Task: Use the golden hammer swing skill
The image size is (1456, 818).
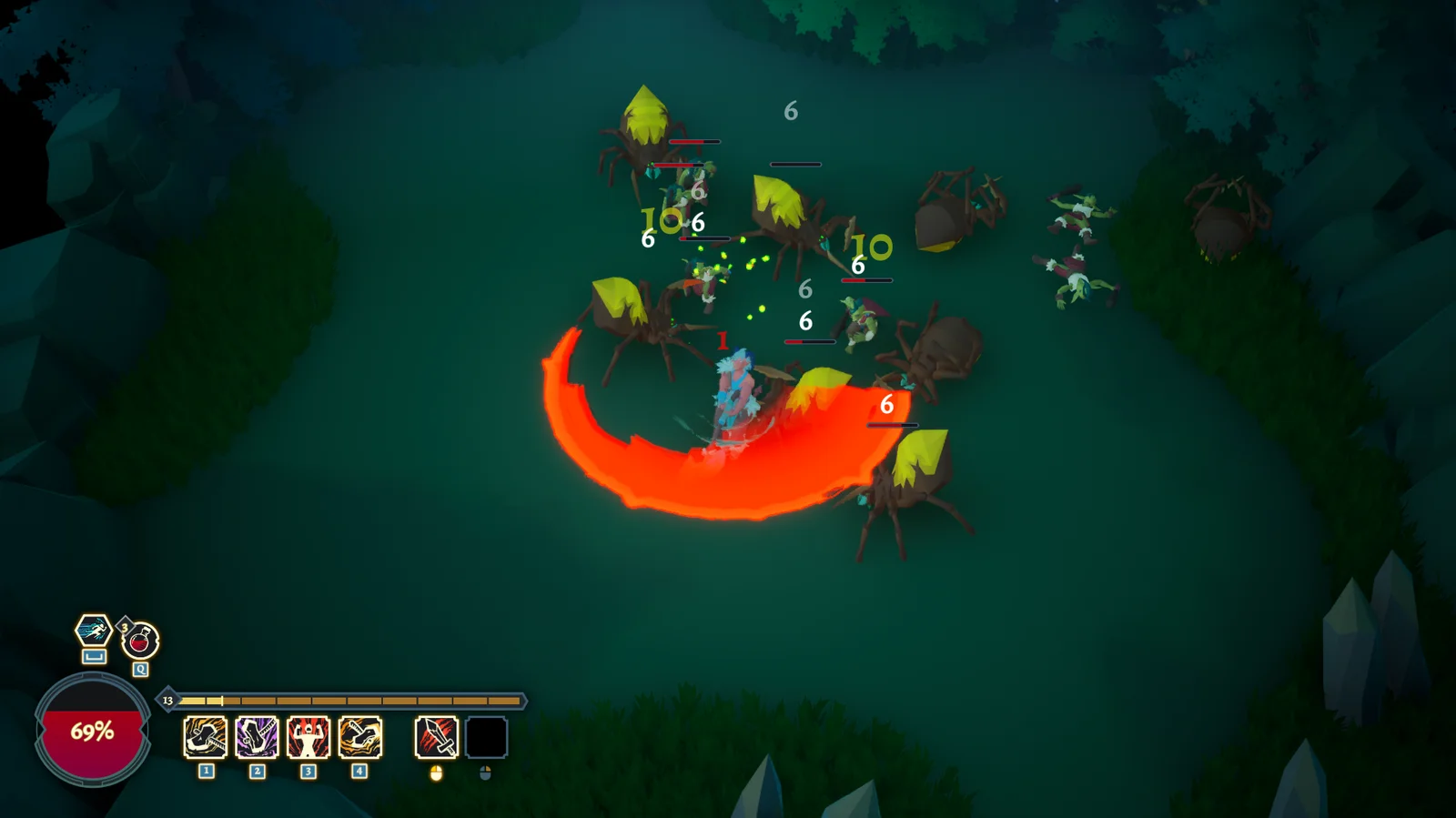Action: click(x=360, y=737)
